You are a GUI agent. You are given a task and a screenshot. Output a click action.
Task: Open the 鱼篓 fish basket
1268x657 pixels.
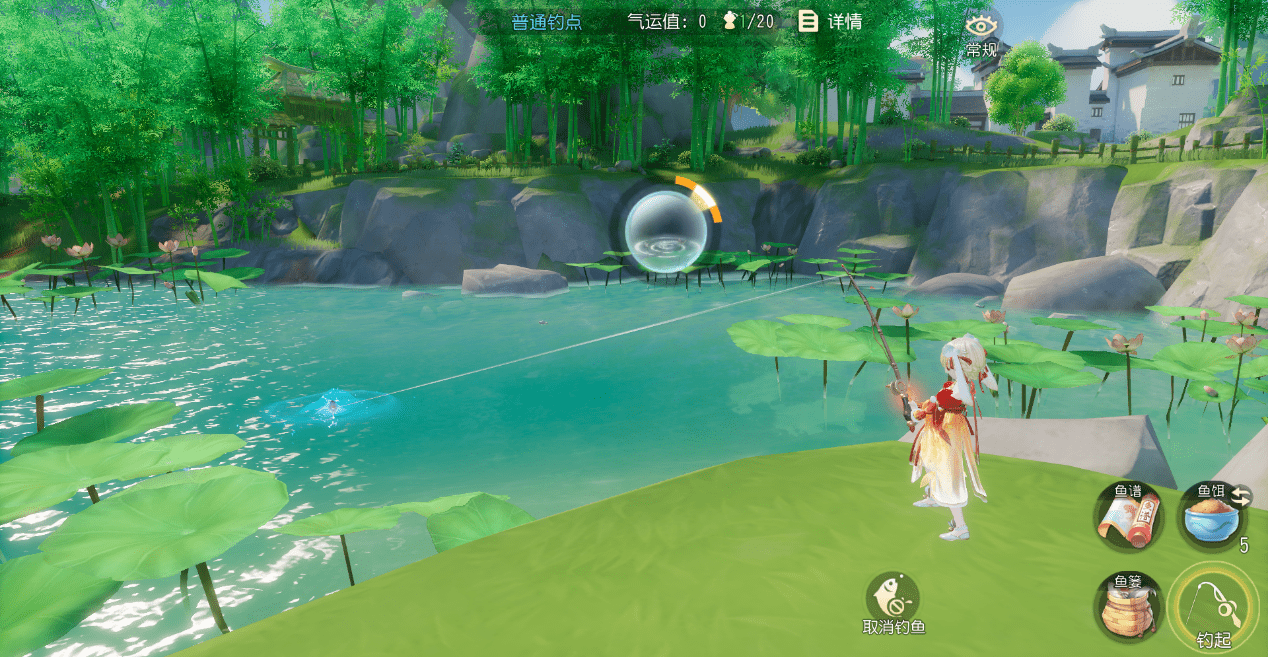click(1127, 605)
